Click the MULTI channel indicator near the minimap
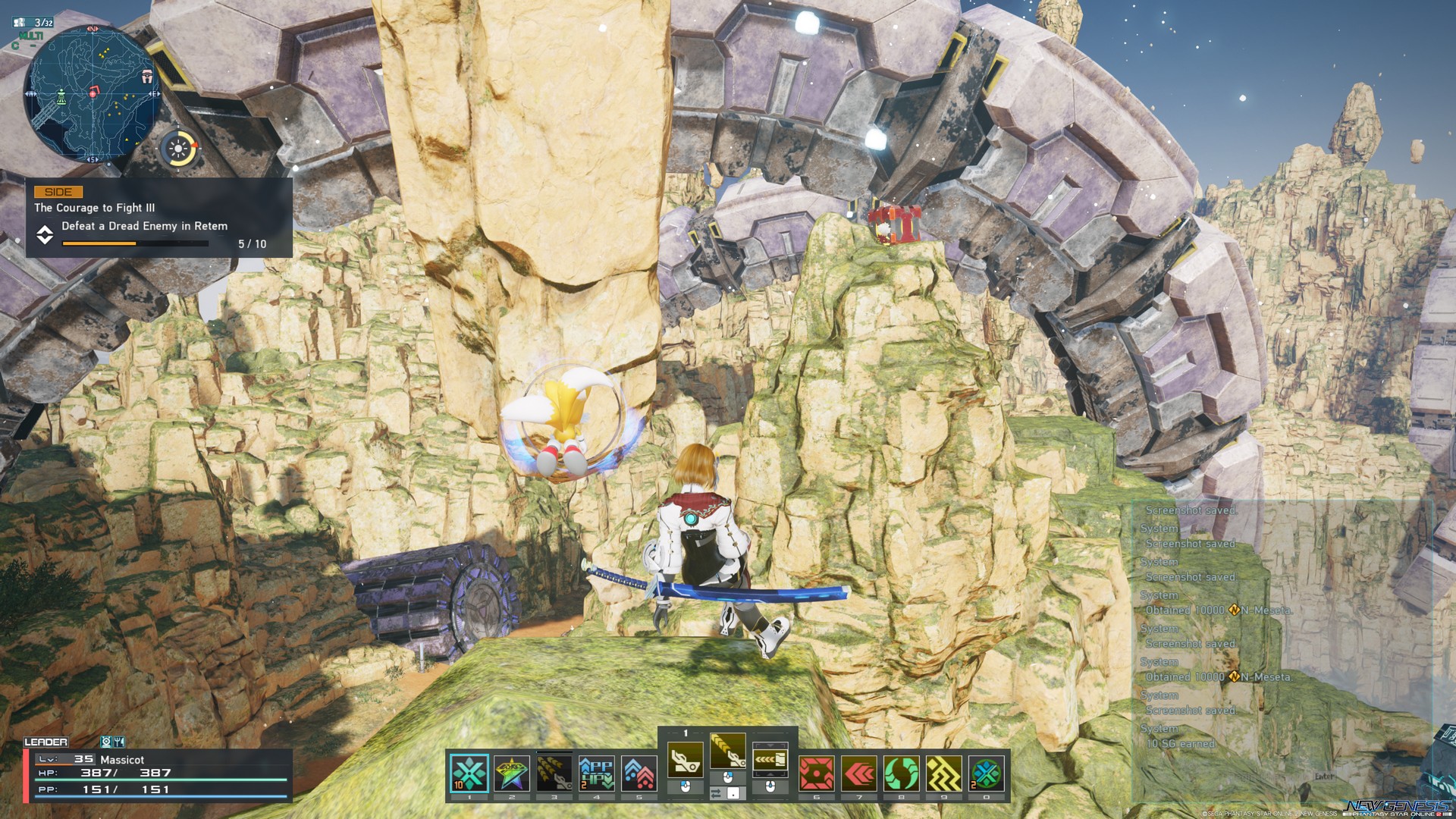This screenshot has height=819, width=1456. coord(31,36)
